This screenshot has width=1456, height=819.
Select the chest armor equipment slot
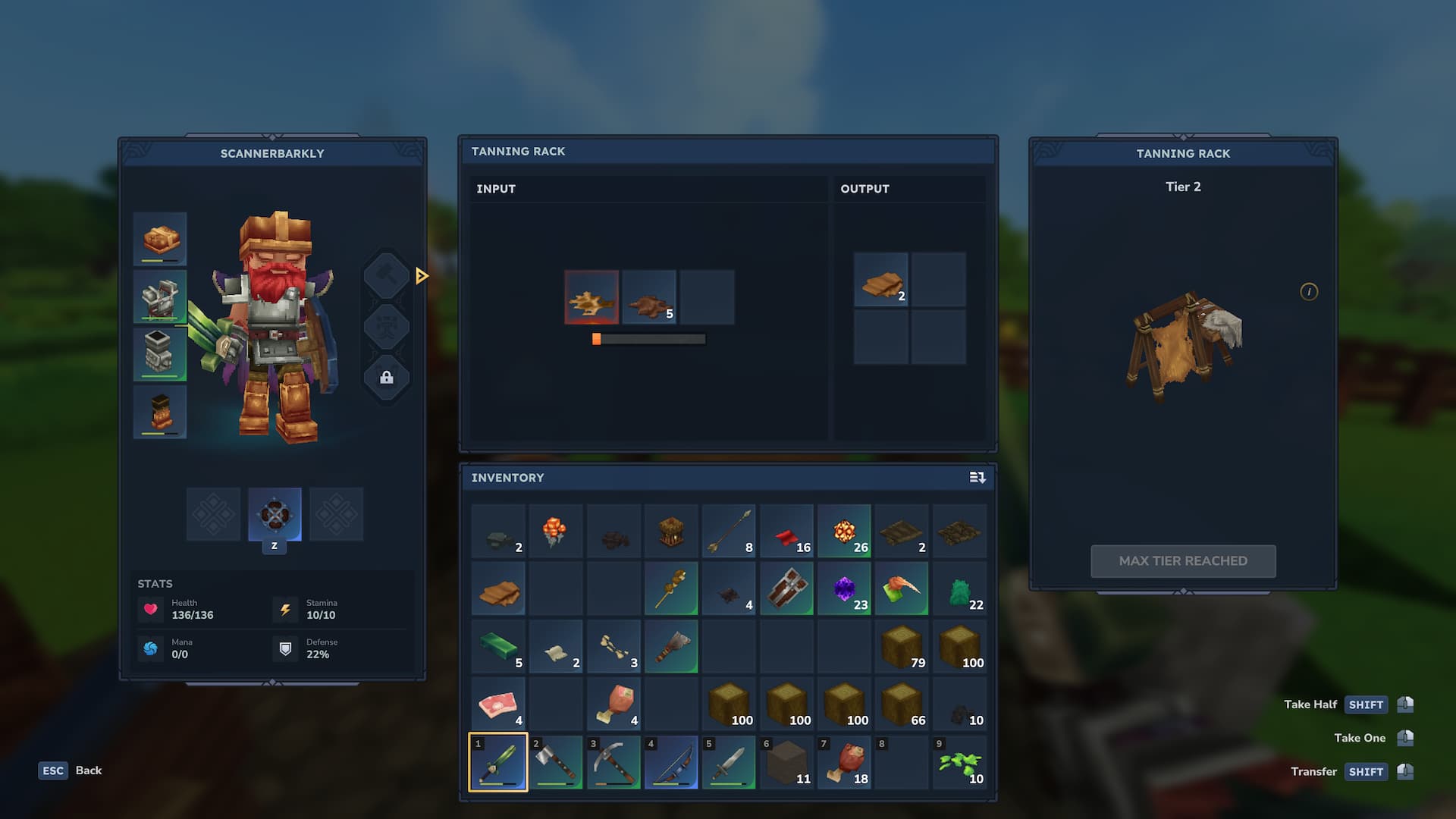coord(160,297)
